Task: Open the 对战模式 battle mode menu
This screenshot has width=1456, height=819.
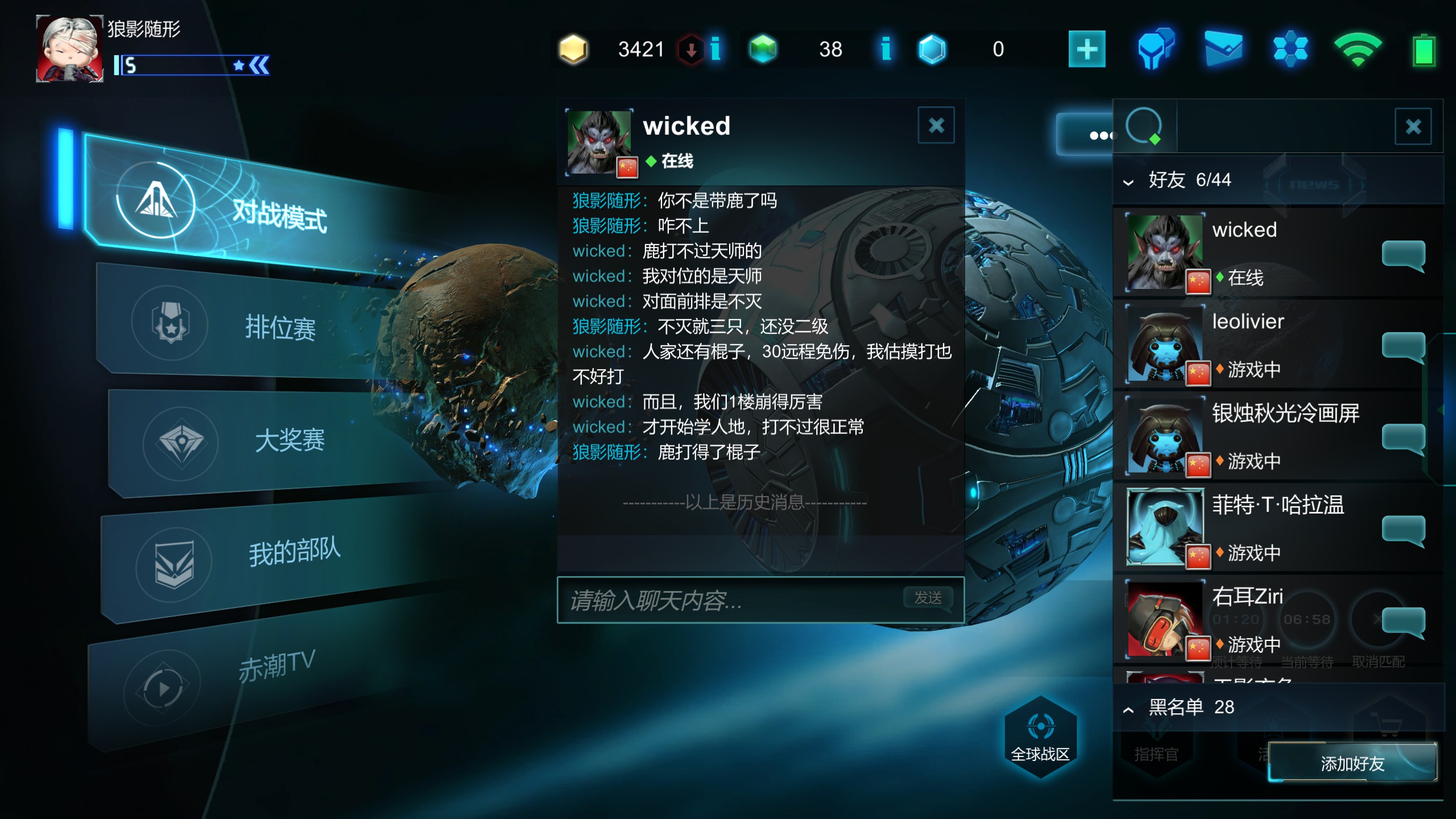Action: [x=279, y=215]
